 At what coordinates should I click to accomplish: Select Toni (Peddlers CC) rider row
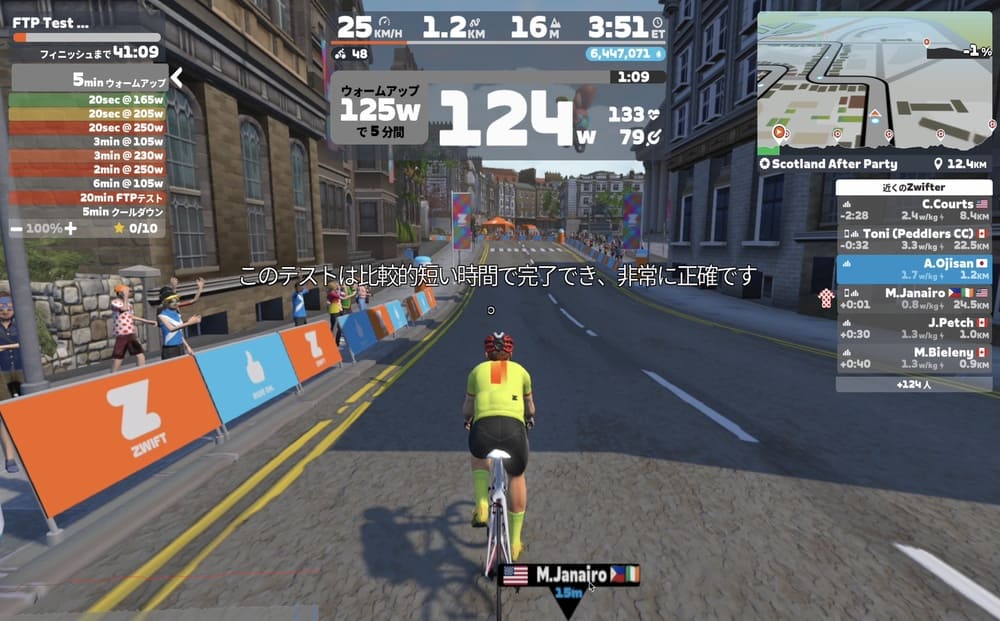(x=914, y=239)
